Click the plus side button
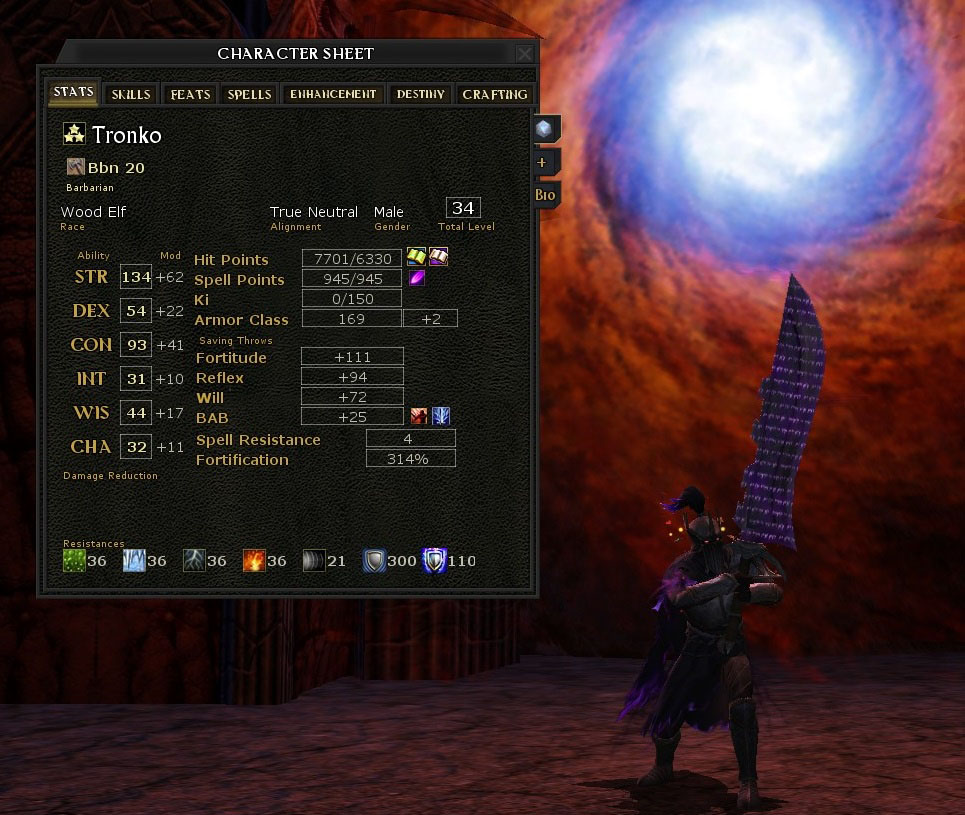This screenshot has width=965, height=815. [x=542, y=162]
